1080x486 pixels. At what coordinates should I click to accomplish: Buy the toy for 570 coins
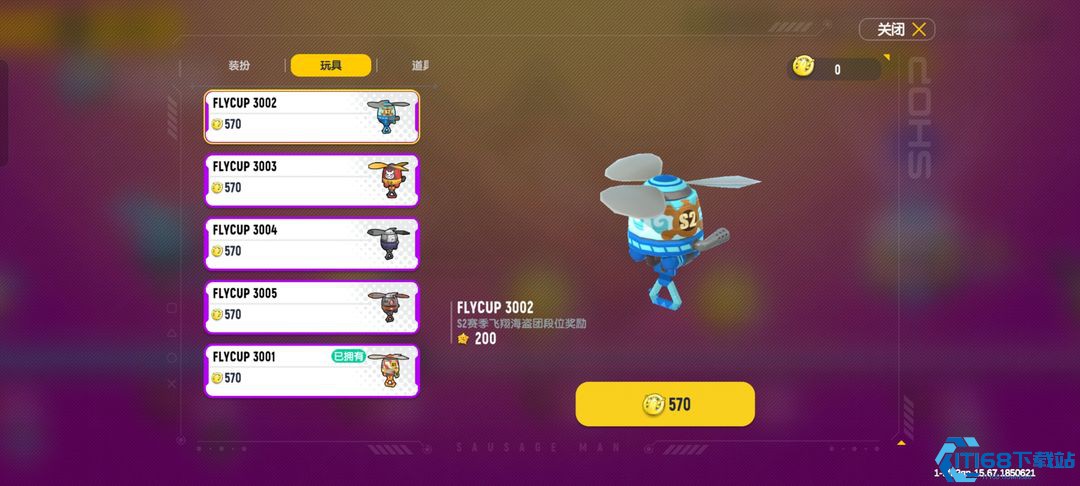[x=665, y=404]
